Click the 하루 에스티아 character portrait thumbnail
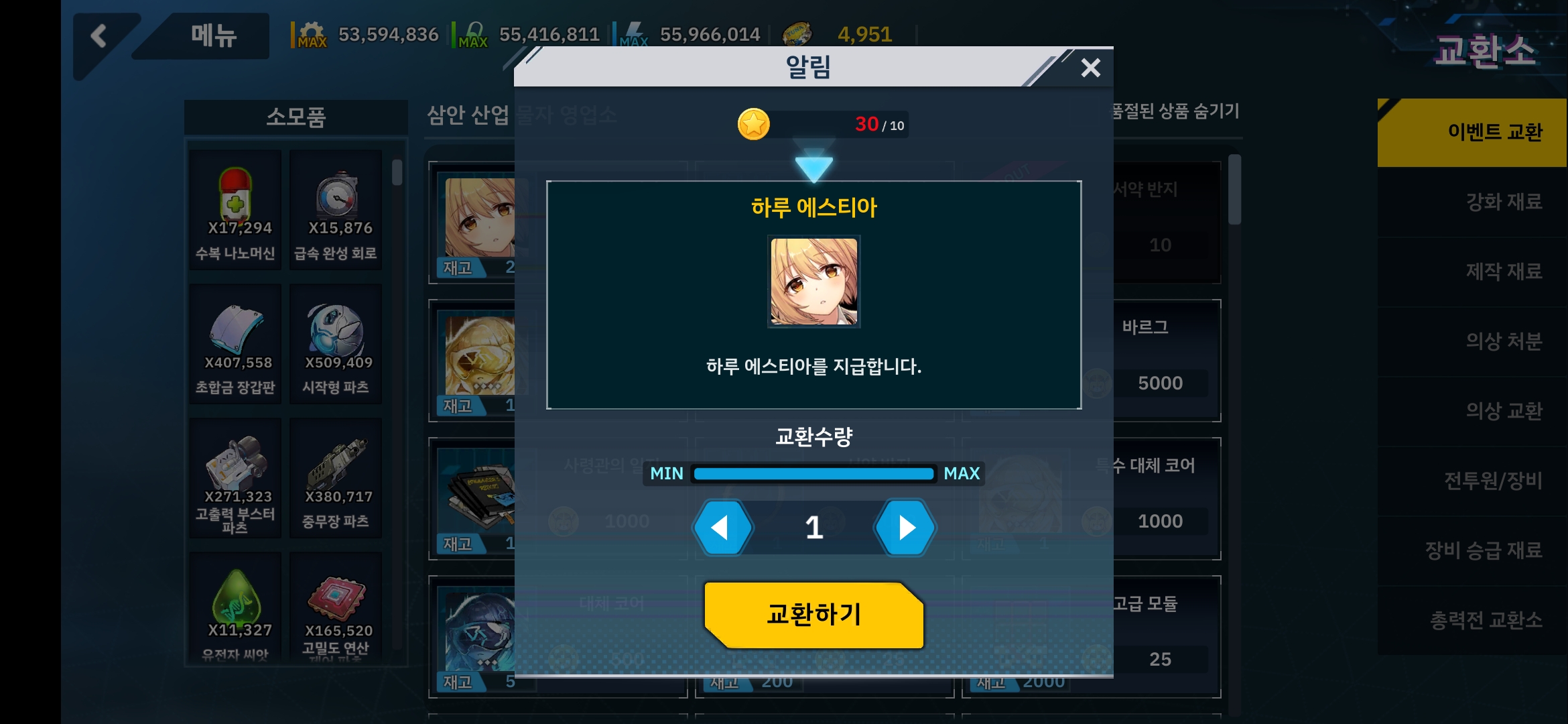Screen dimensions: 1568x724 813,281
